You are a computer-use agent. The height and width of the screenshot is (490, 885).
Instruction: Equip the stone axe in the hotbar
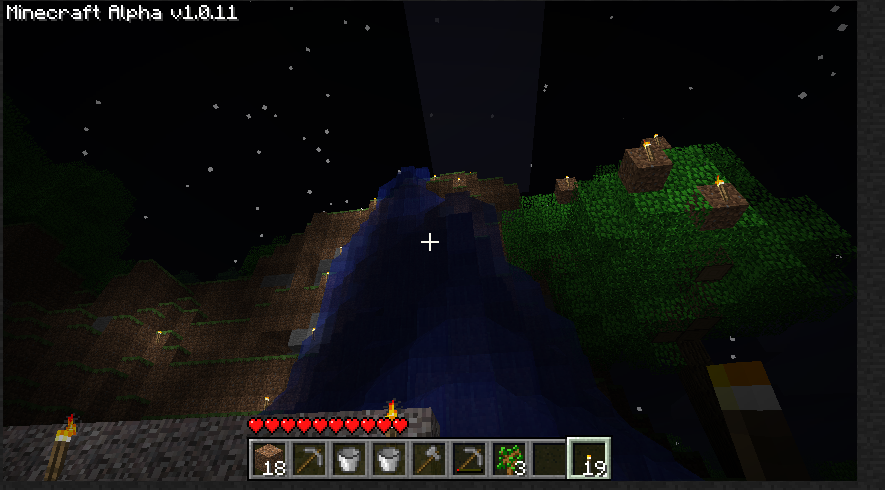coord(429,459)
